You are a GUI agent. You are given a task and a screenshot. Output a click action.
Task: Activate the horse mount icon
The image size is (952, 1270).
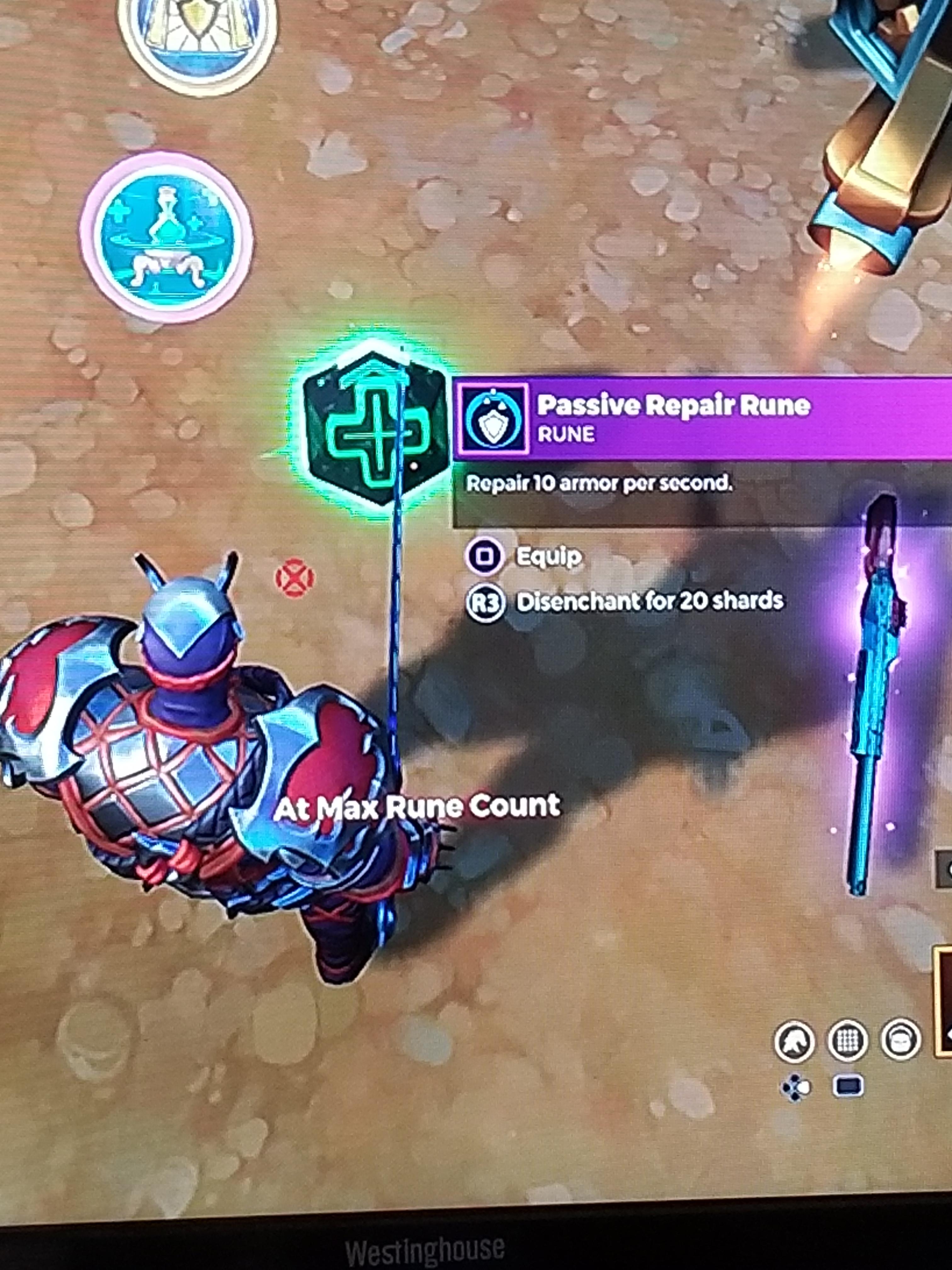pyautogui.click(x=795, y=1040)
